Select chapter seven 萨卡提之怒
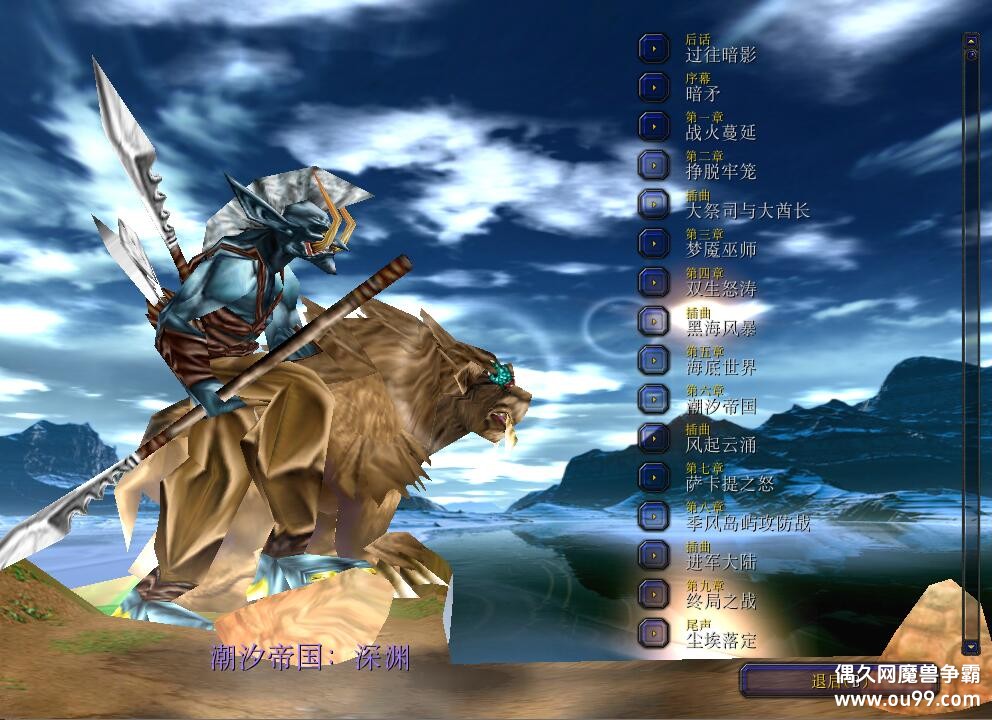 click(x=654, y=476)
